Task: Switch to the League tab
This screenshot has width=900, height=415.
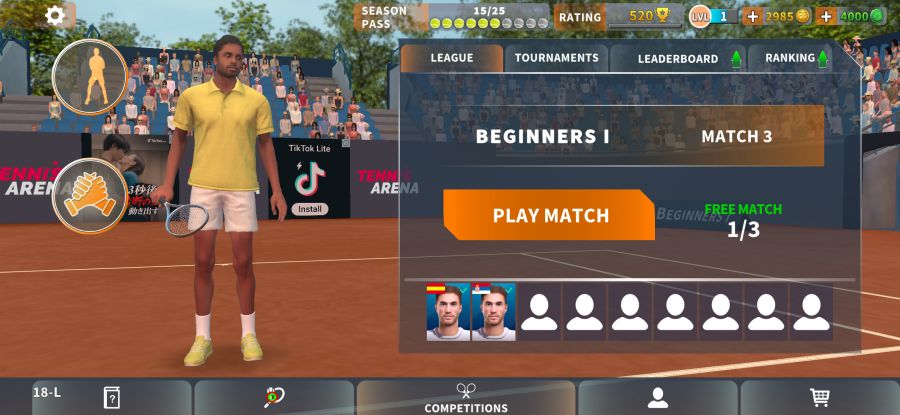Action: (x=451, y=58)
